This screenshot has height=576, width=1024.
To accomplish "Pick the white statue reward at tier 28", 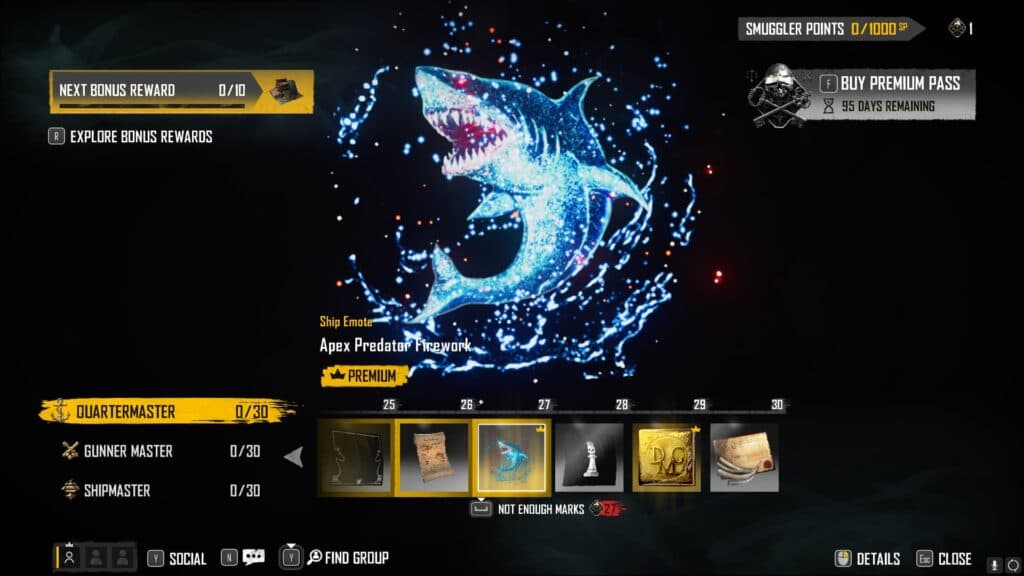I will click(x=589, y=457).
